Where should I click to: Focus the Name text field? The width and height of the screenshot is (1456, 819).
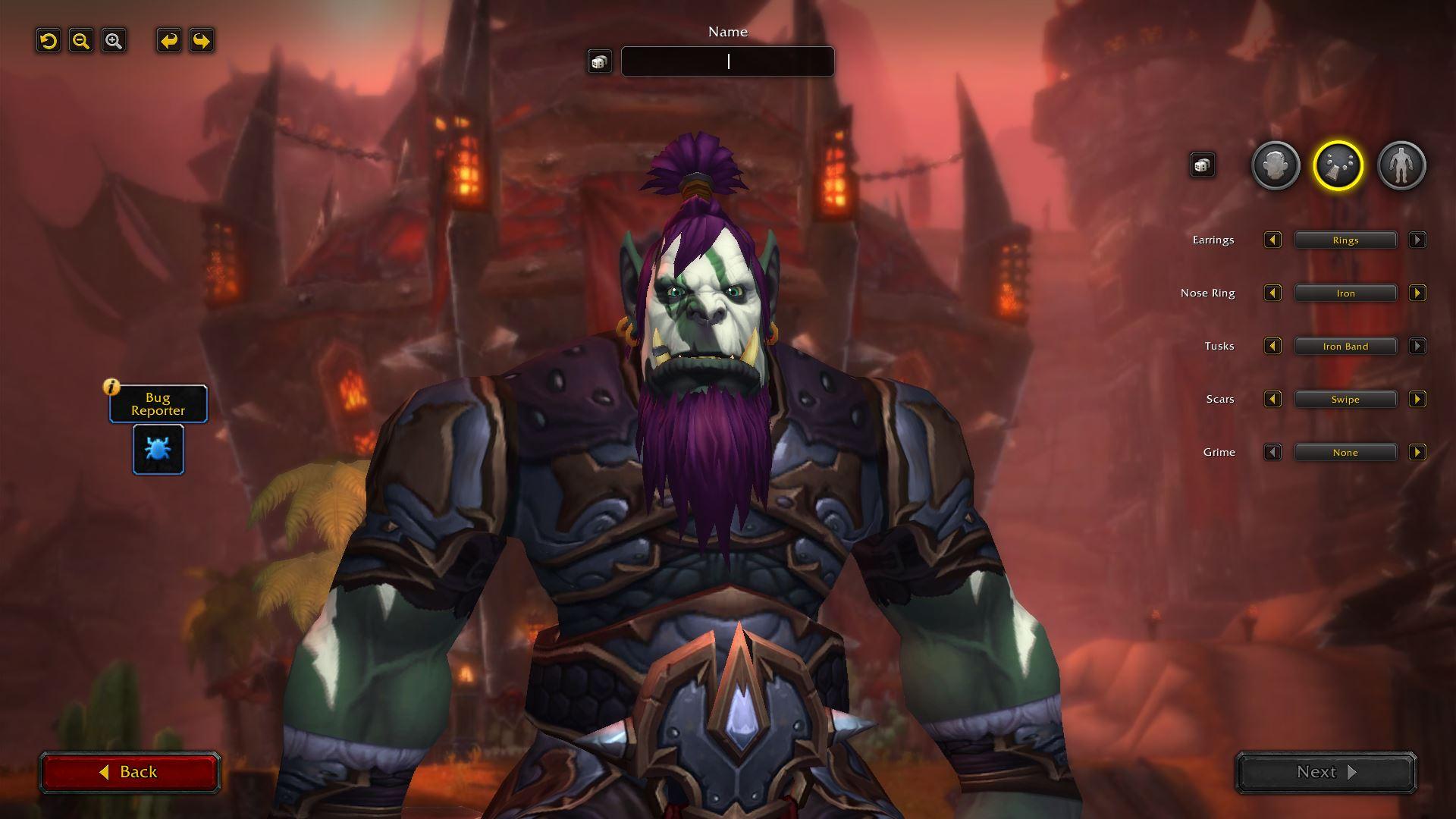pyautogui.click(x=727, y=61)
